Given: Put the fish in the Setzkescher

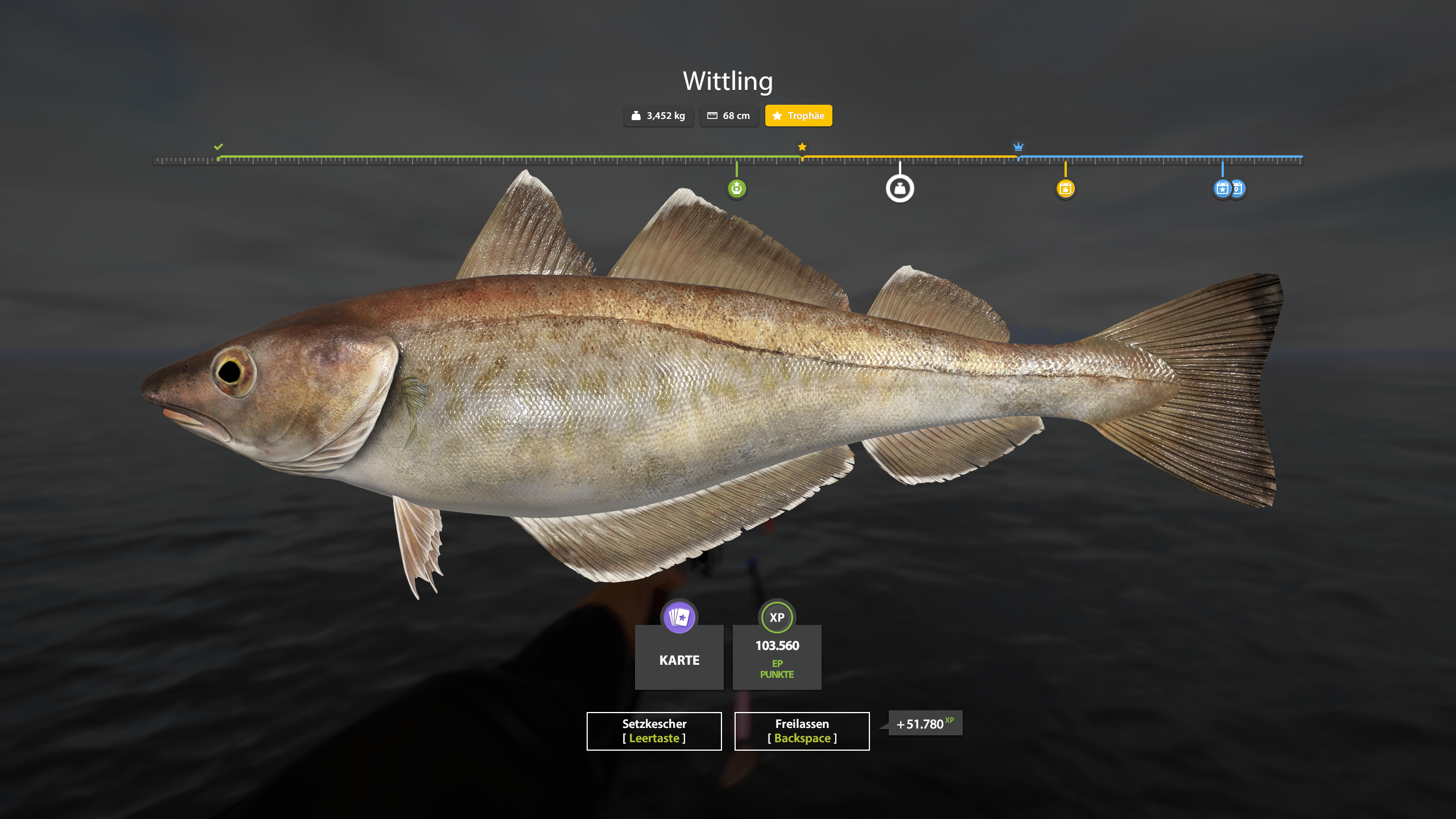Looking at the screenshot, I should (x=654, y=731).
